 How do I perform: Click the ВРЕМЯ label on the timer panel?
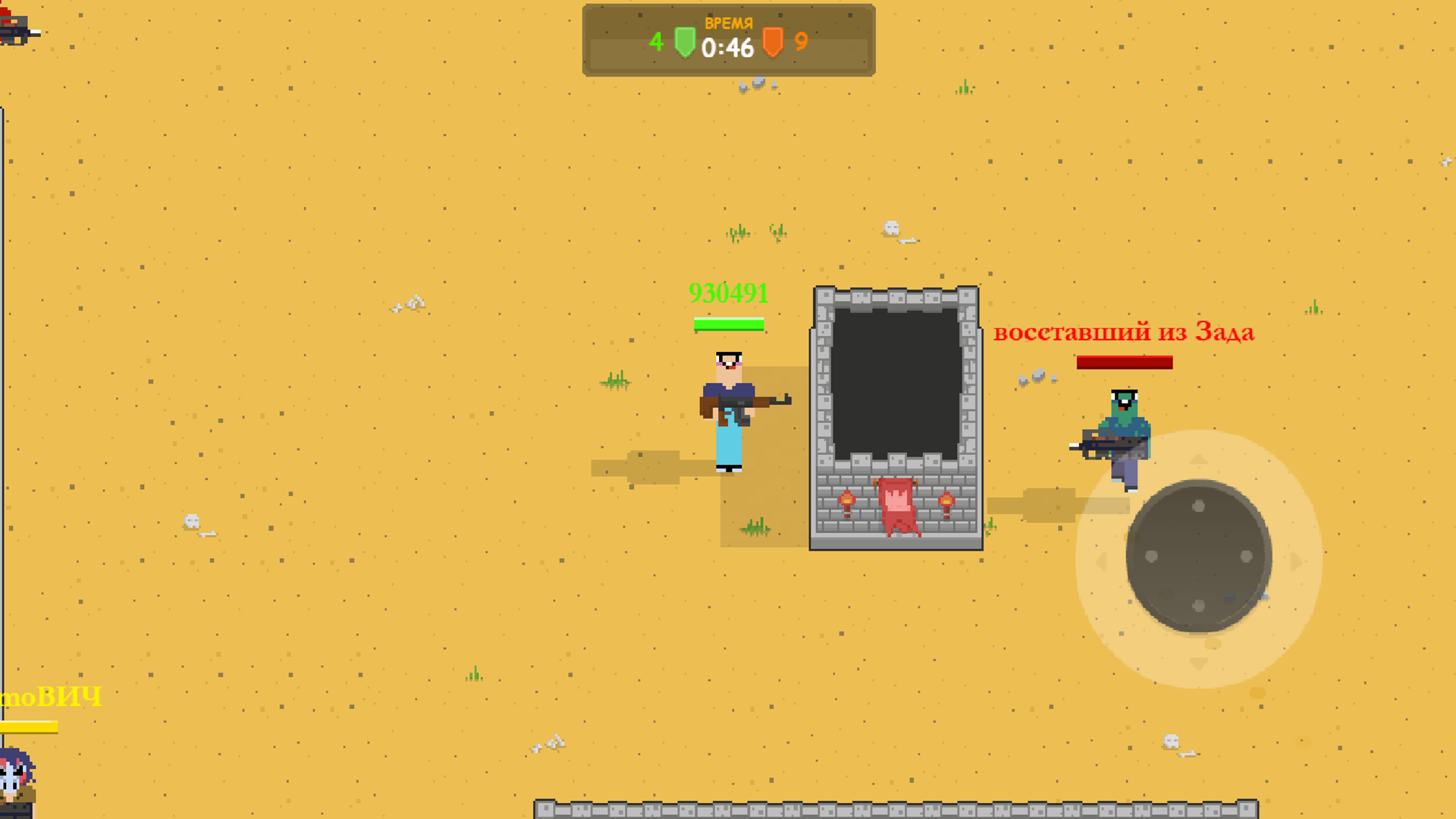click(729, 22)
